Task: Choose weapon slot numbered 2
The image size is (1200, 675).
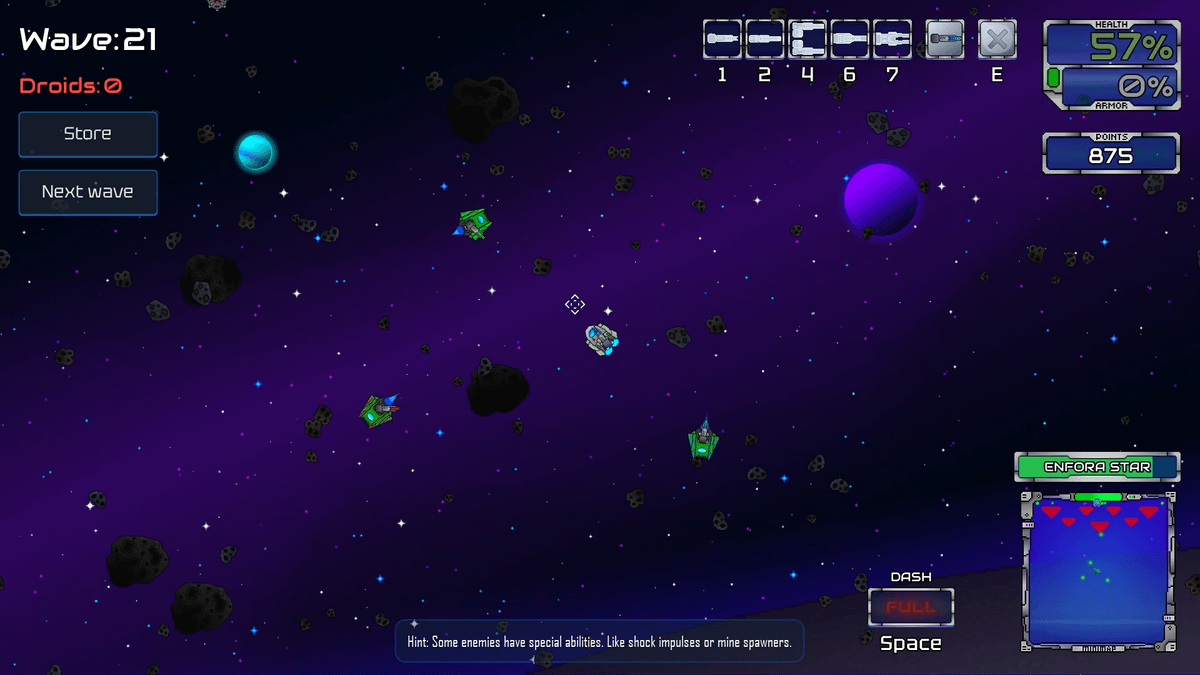Action: [x=765, y=40]
